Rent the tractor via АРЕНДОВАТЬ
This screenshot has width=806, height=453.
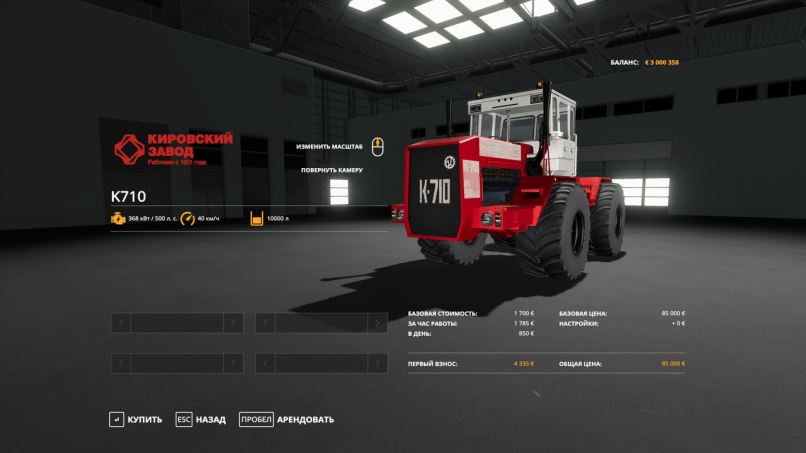287,419
